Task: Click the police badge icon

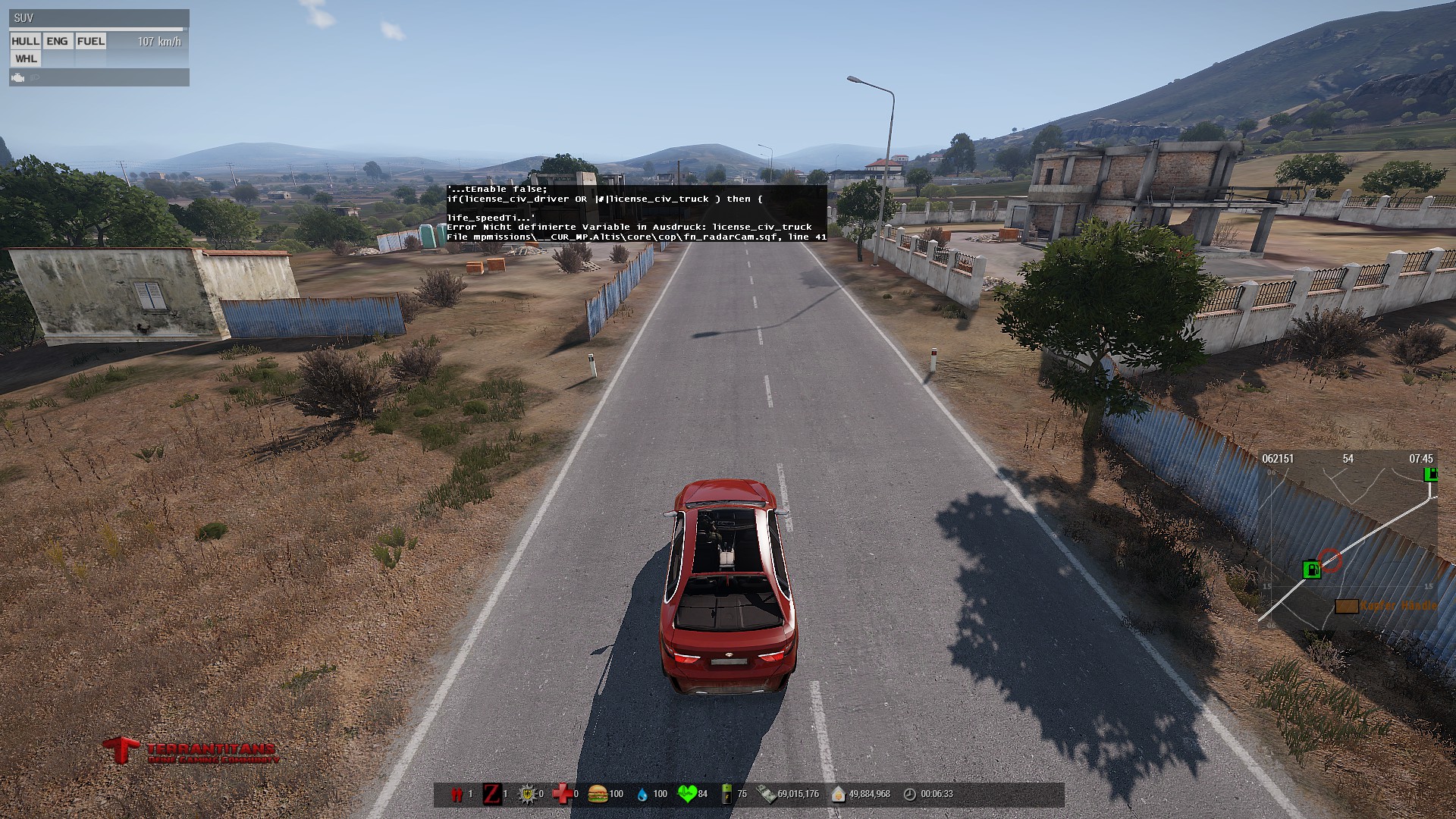Action: (x=527, y=794)
